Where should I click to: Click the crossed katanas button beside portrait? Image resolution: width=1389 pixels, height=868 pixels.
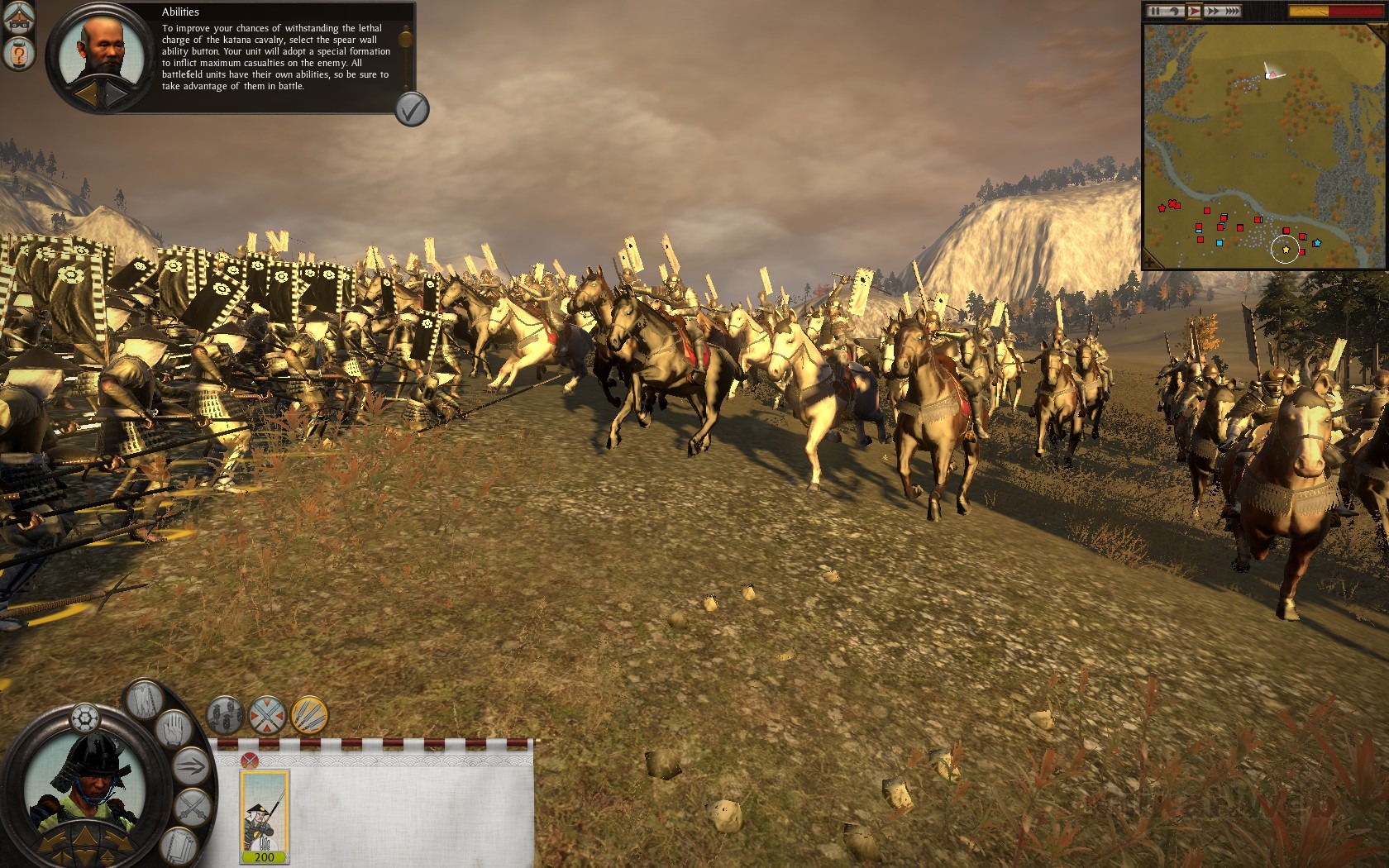coord(192,806)
